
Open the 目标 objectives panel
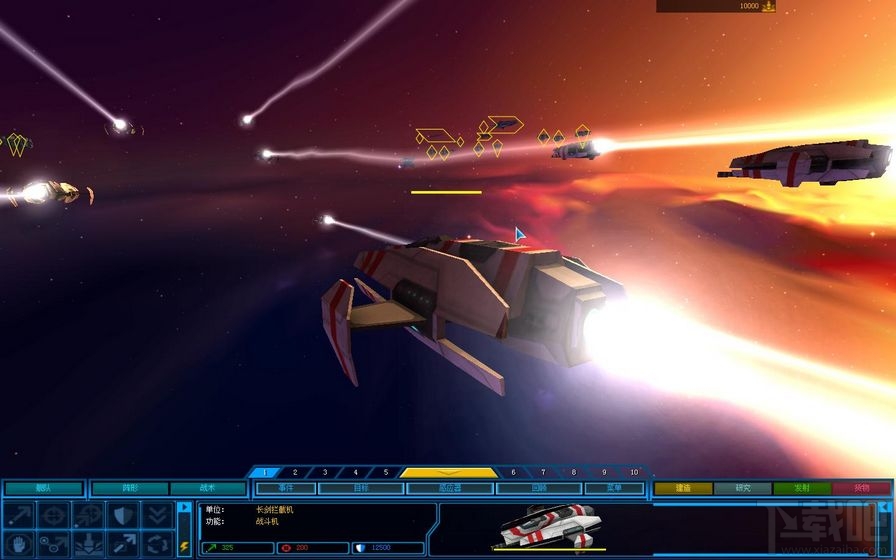tap(360, 489)
